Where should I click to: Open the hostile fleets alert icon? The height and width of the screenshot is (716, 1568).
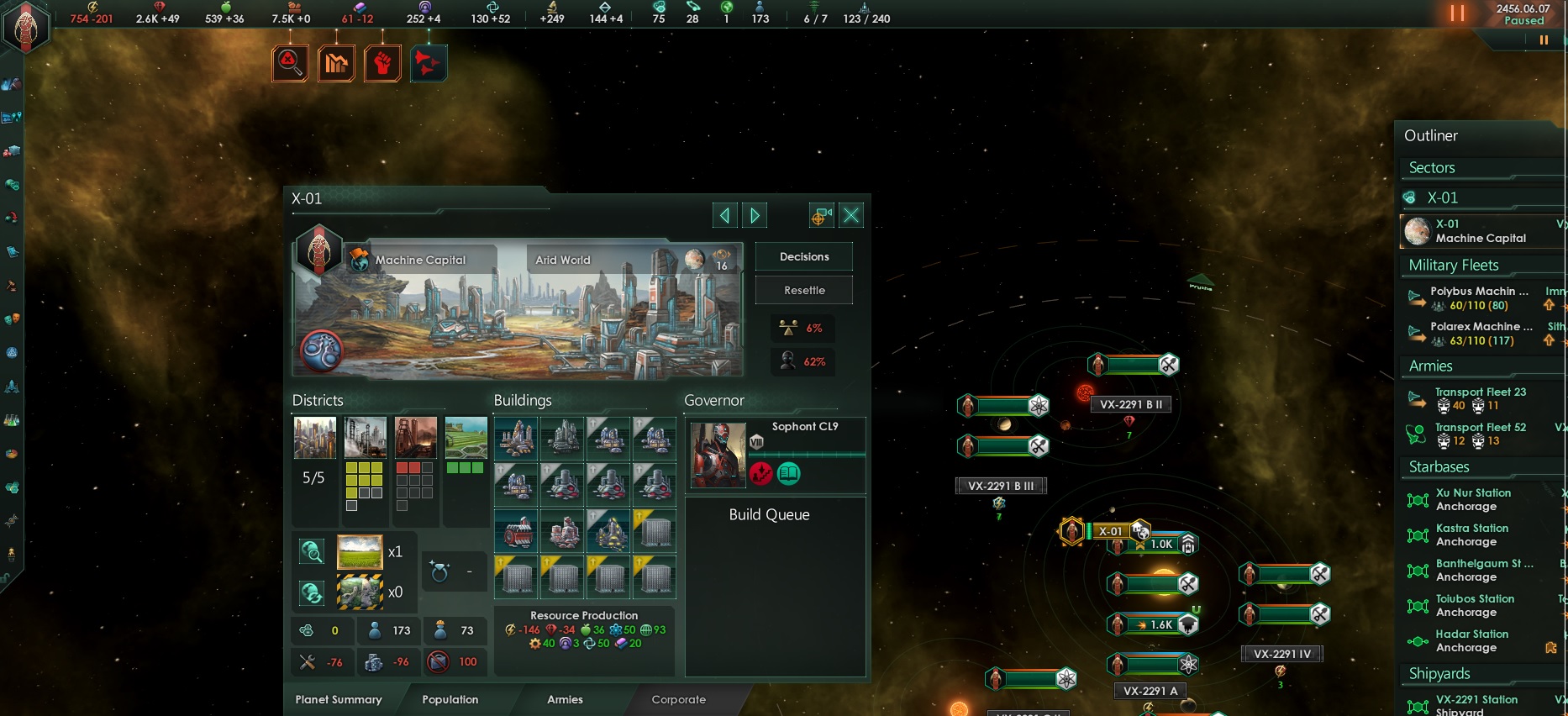429,63
